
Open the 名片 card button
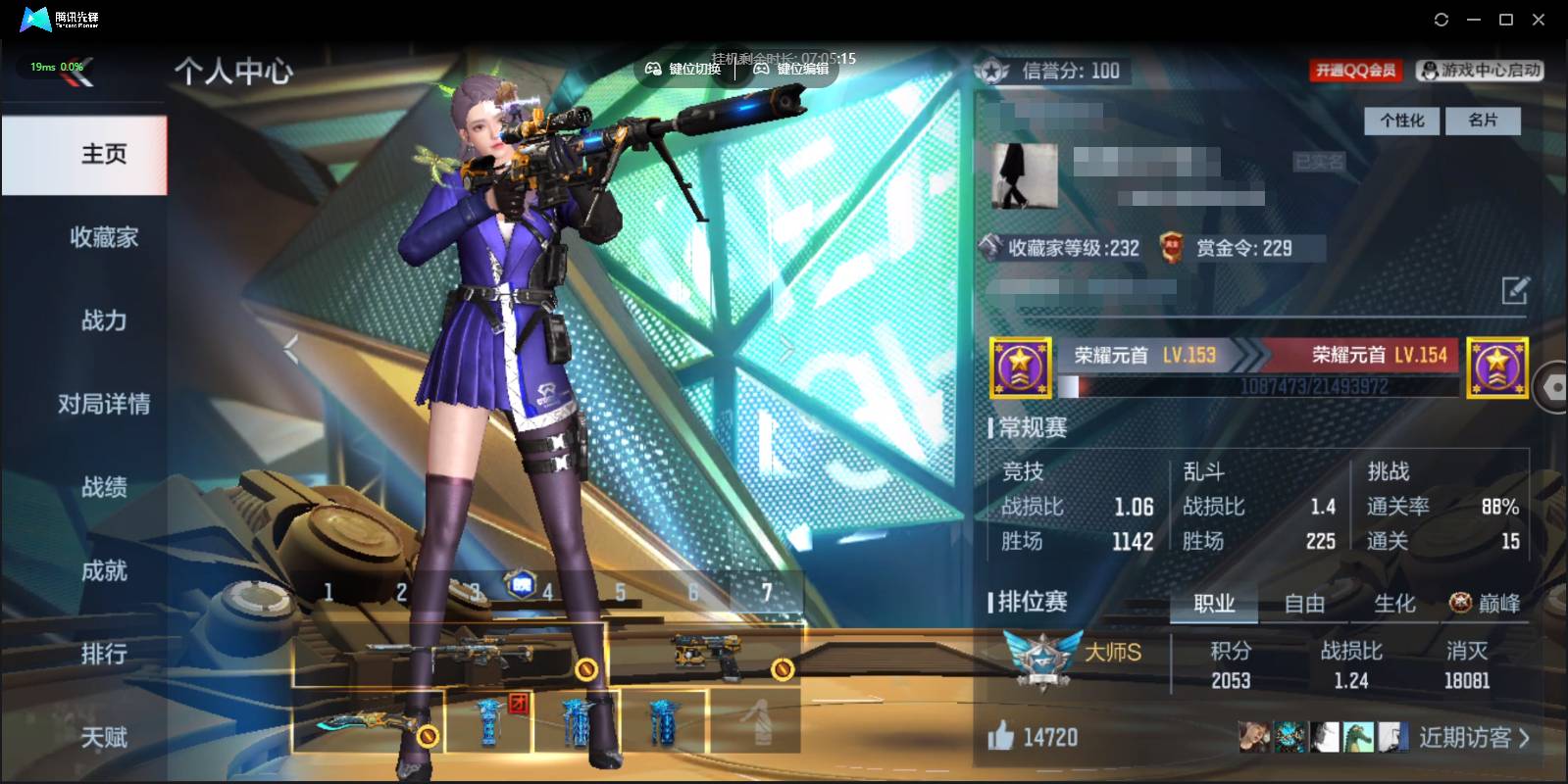[x=1483, y=121]
